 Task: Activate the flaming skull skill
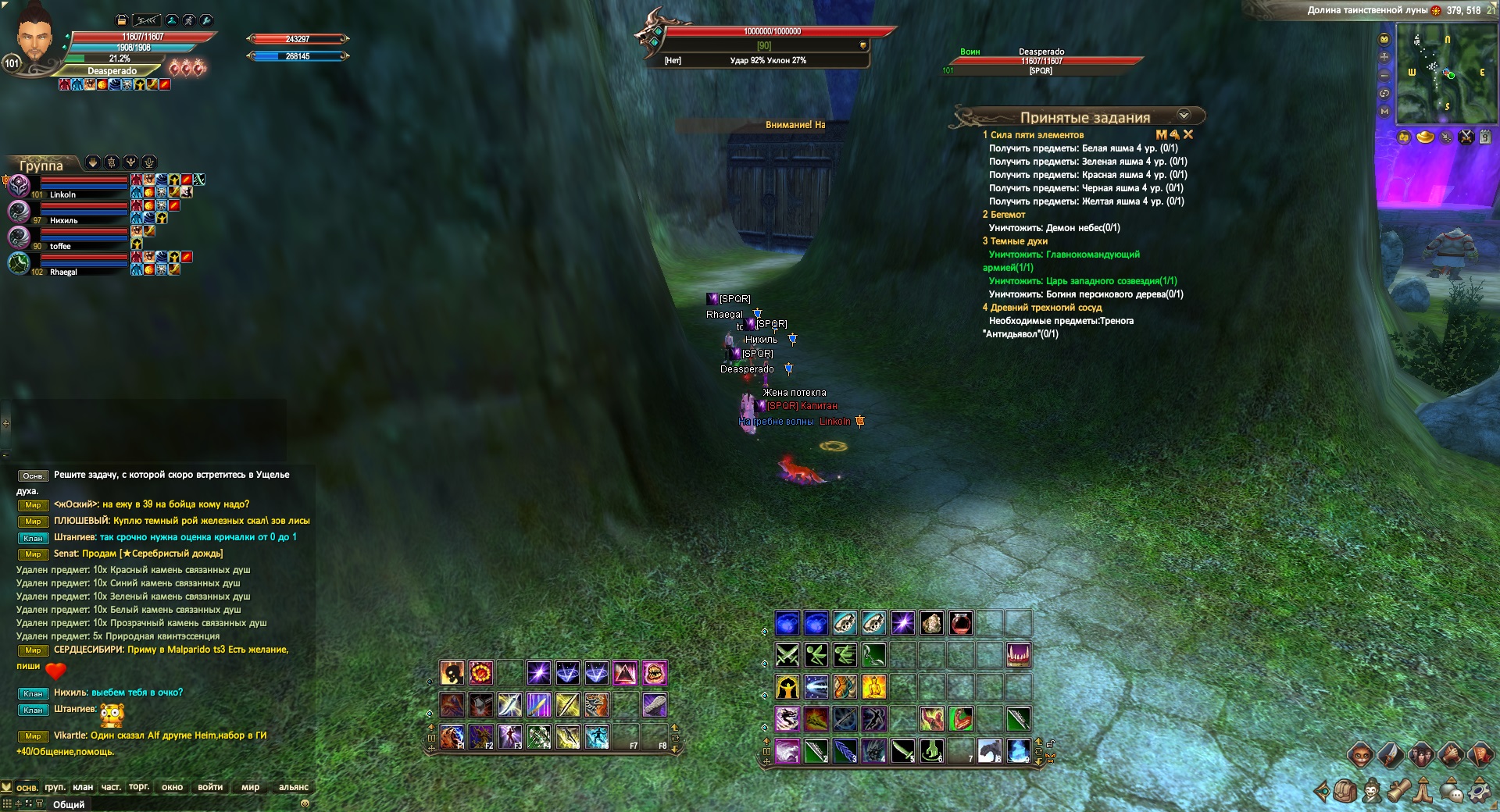pos(452,673)
